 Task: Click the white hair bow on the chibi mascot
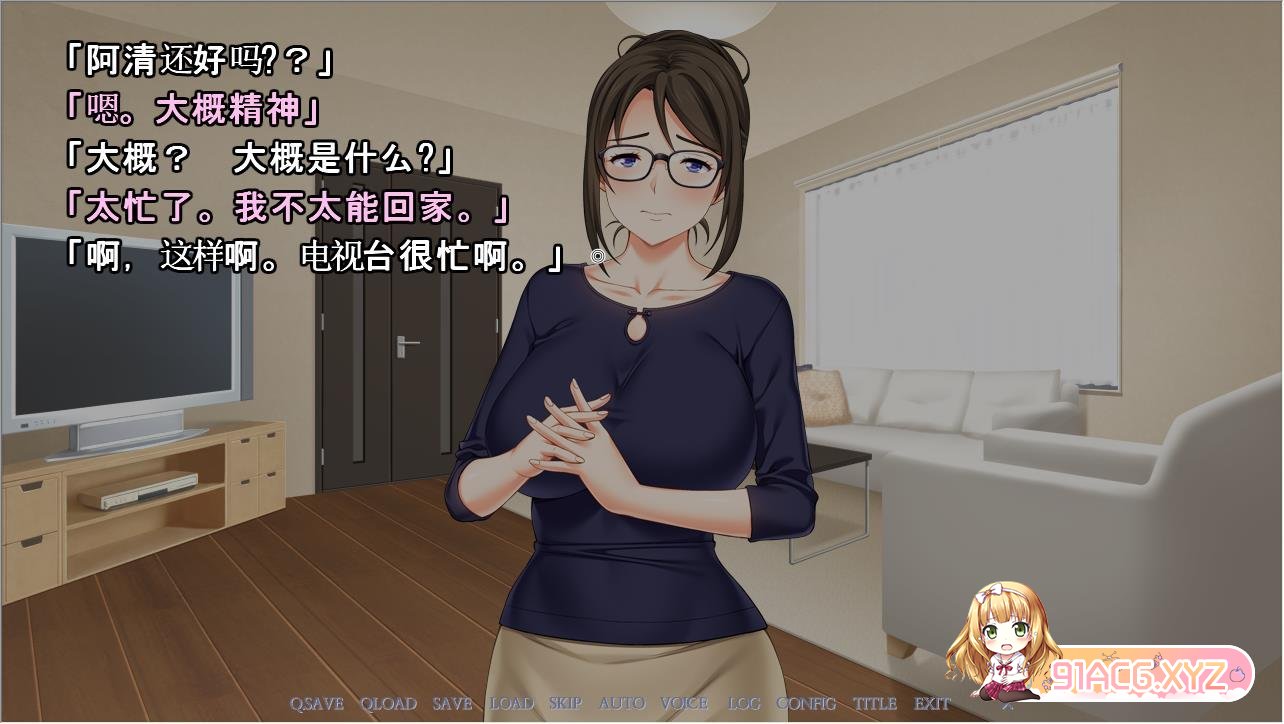(x=990, y=592)
